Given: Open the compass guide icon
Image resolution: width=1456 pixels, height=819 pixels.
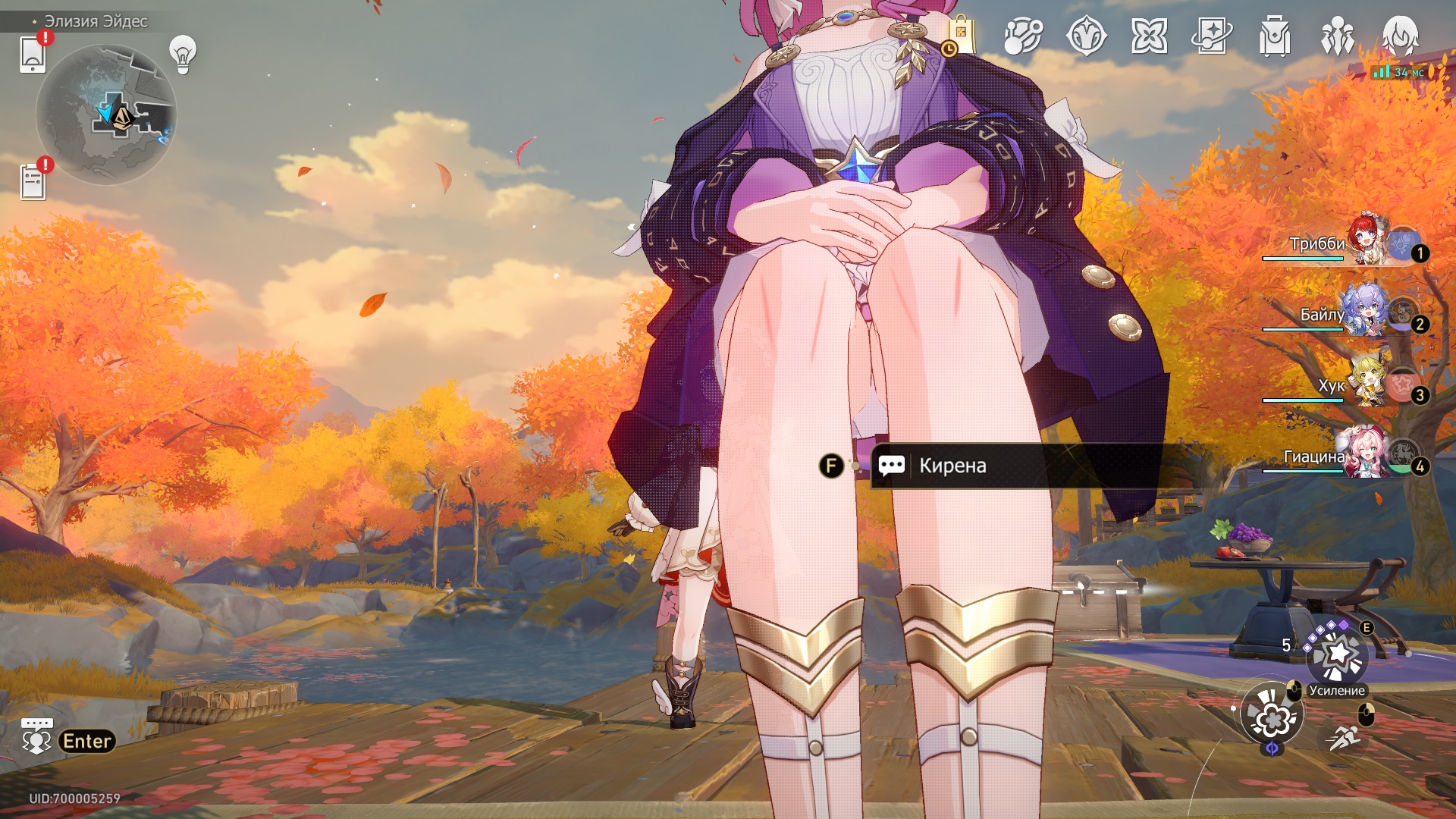Looking at the screenshot, I should [x=1086, y=36].
